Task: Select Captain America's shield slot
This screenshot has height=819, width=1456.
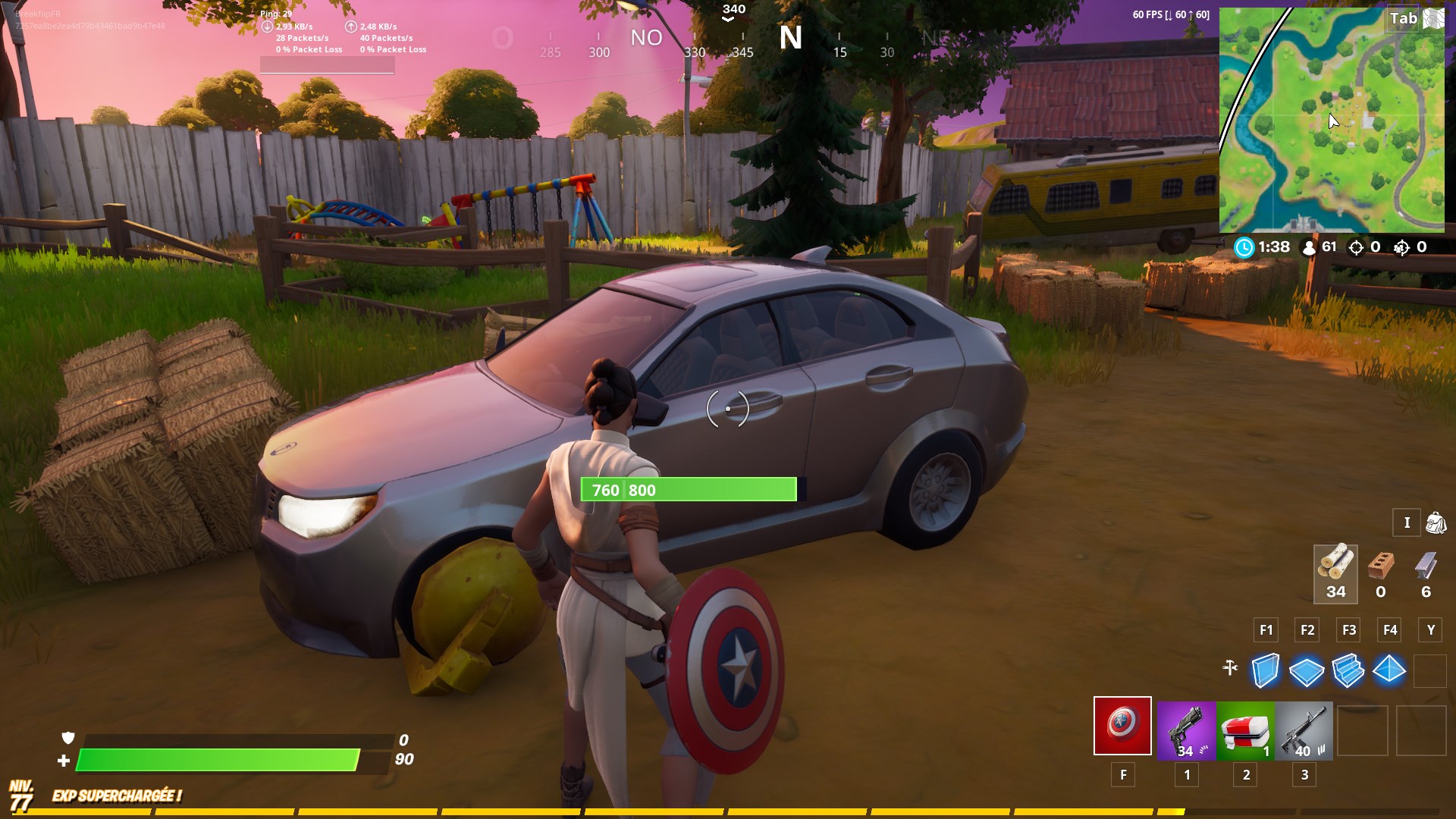Action: [x=1122, y=726]
